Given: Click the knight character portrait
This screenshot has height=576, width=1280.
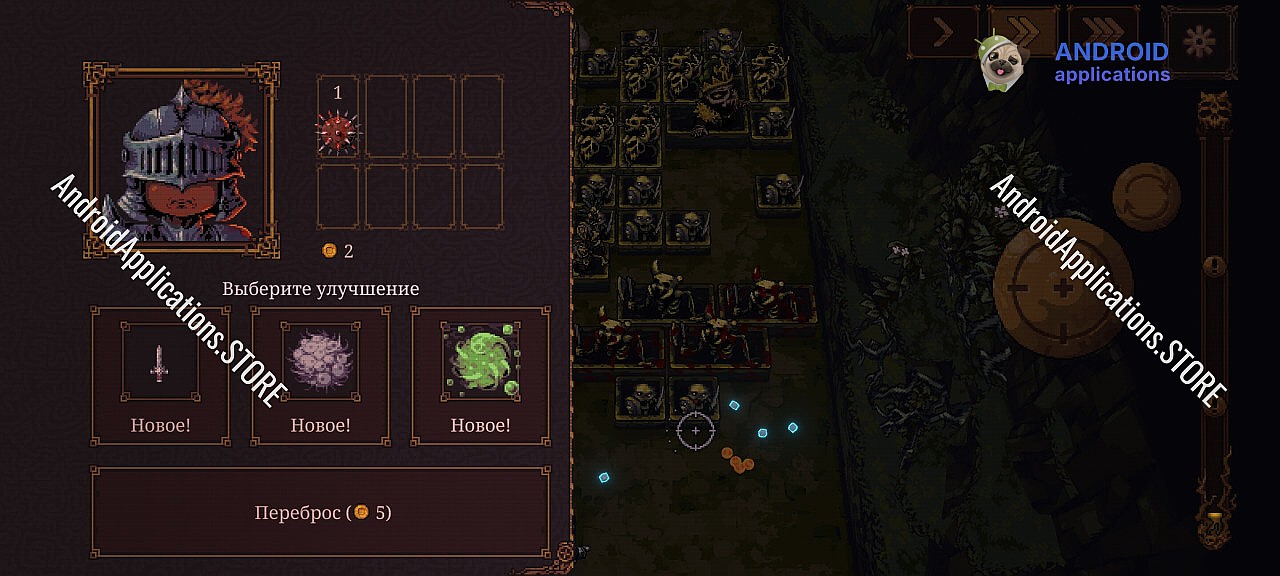Looking at the screenshot, I should point(182,161).
